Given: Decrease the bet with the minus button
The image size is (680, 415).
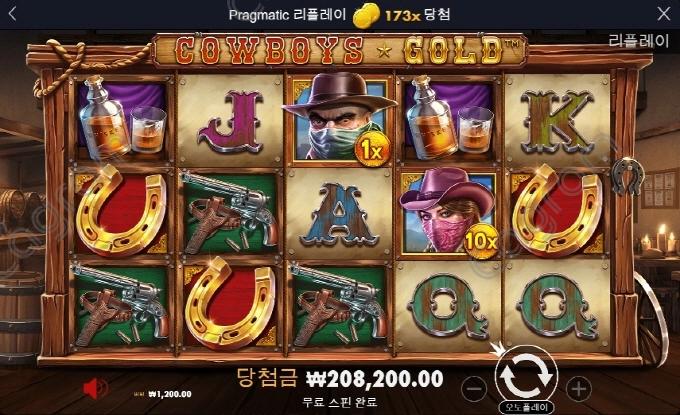Looking at the screenshot, I should pos(477,387).
